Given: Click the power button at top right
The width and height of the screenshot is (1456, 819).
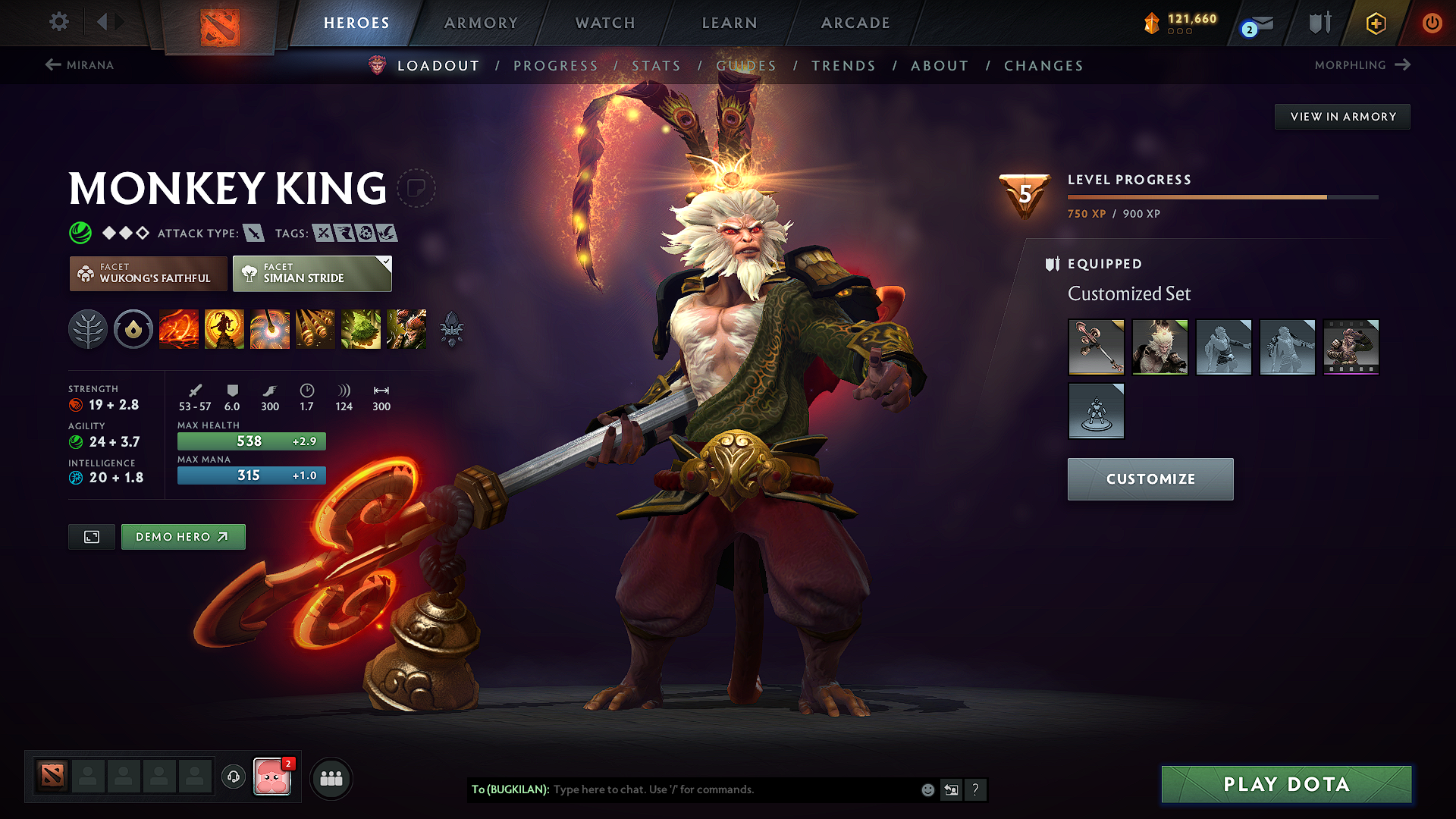Looking at the screenshot, I should (1432, 23).
